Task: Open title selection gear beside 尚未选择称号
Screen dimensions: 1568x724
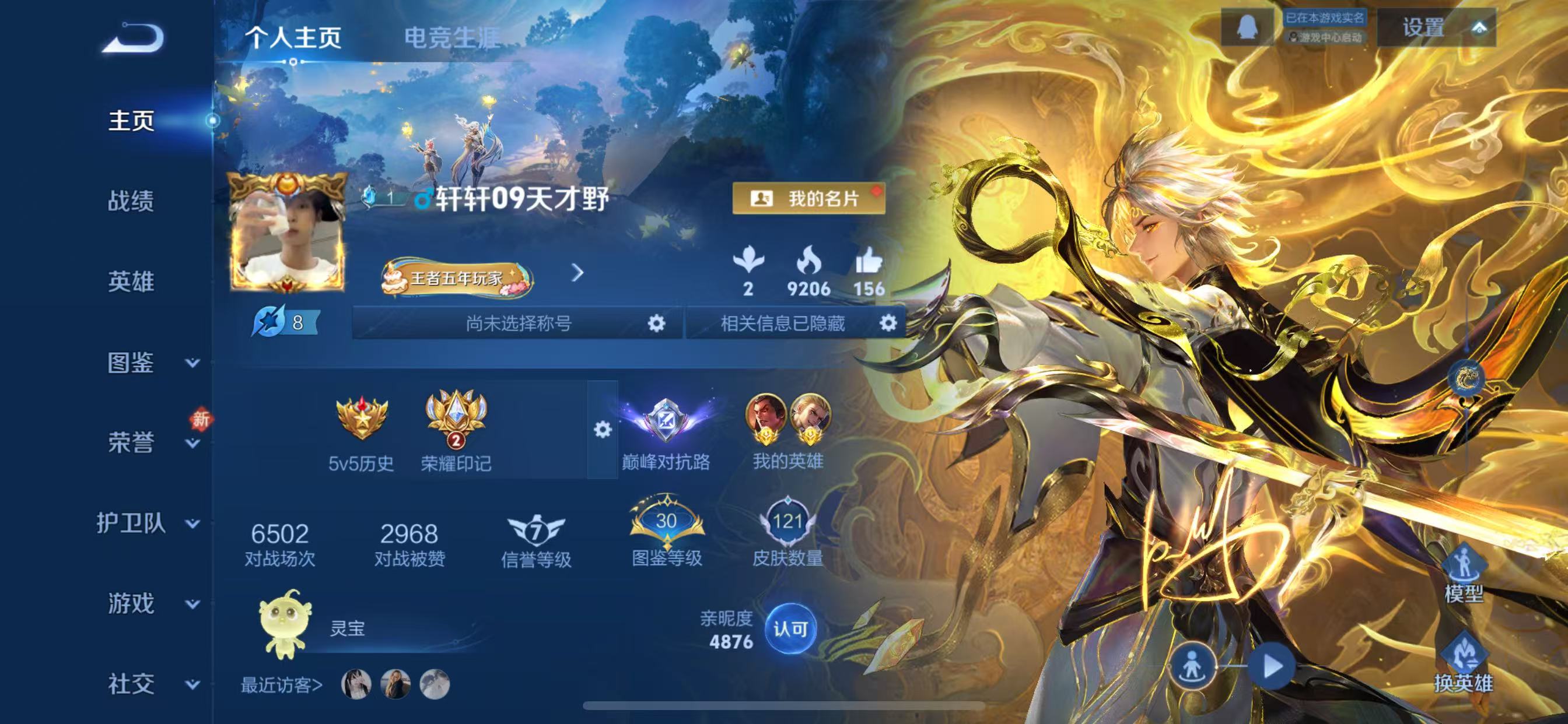Action: pos(656,323)
